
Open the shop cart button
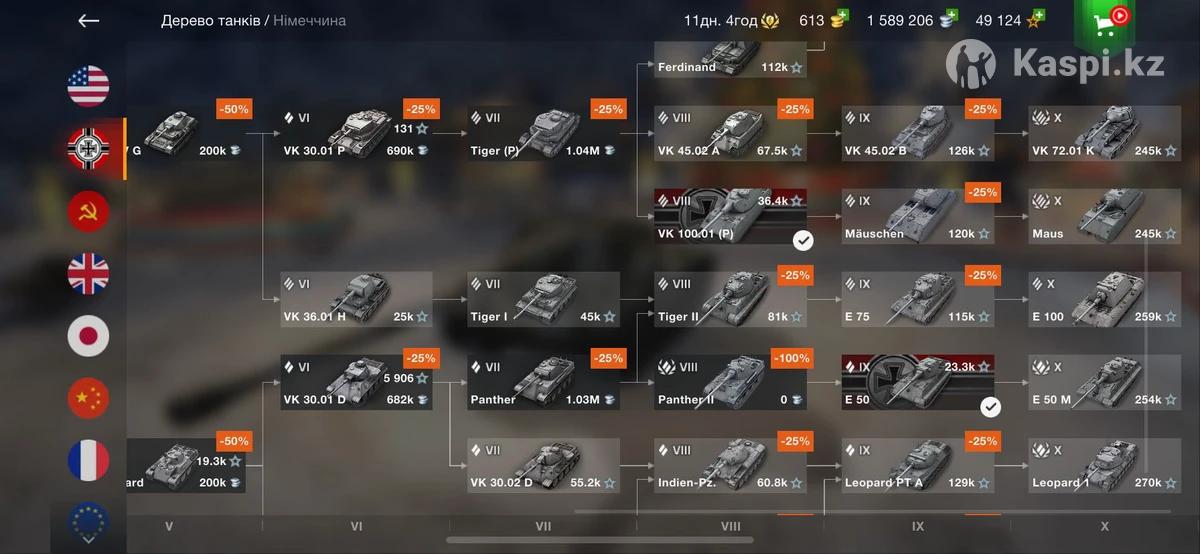coord(1104,24)
